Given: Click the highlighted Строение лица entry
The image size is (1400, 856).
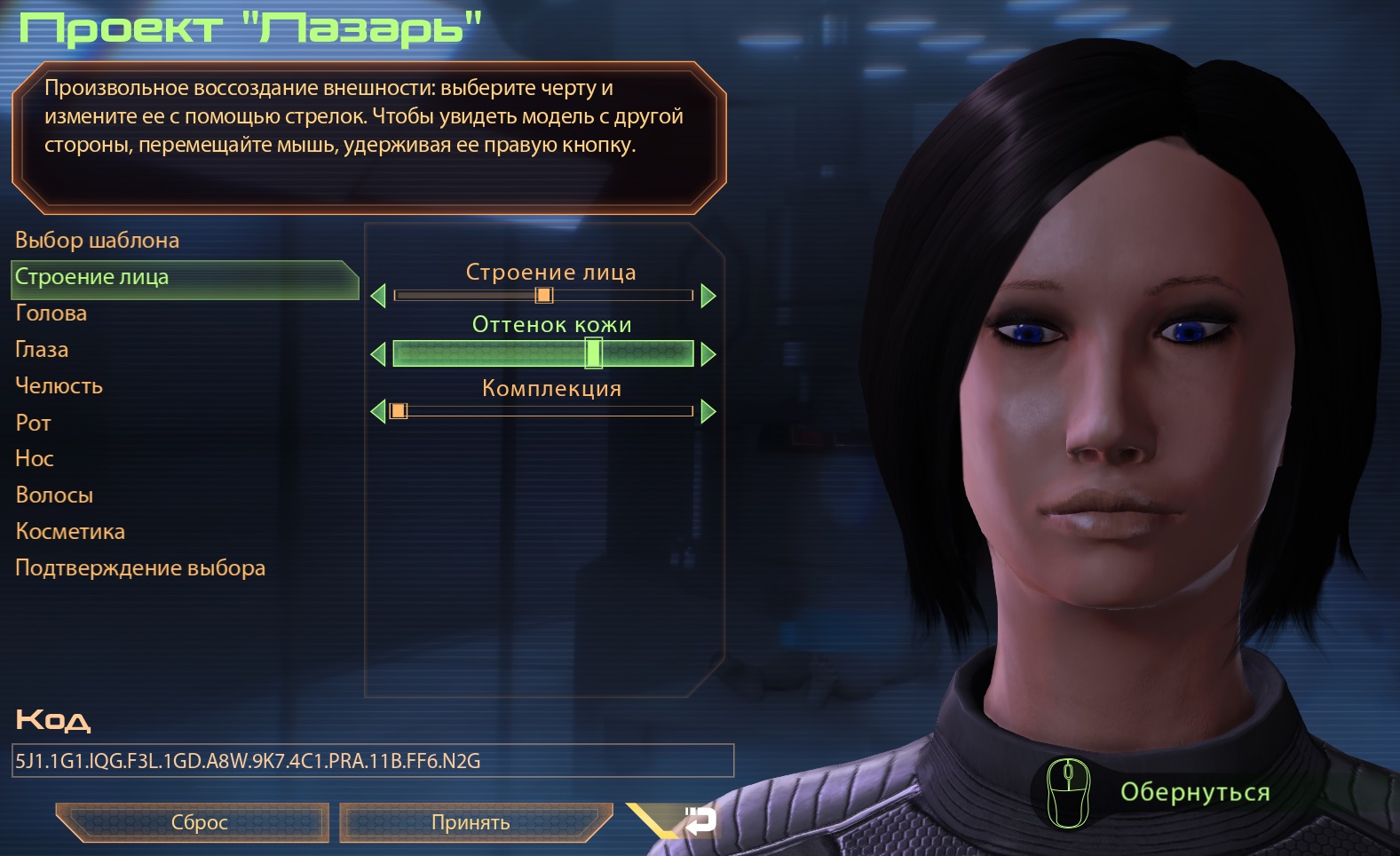Looking at the screenshot, I should pyautogui.click(x=91, y=277).
